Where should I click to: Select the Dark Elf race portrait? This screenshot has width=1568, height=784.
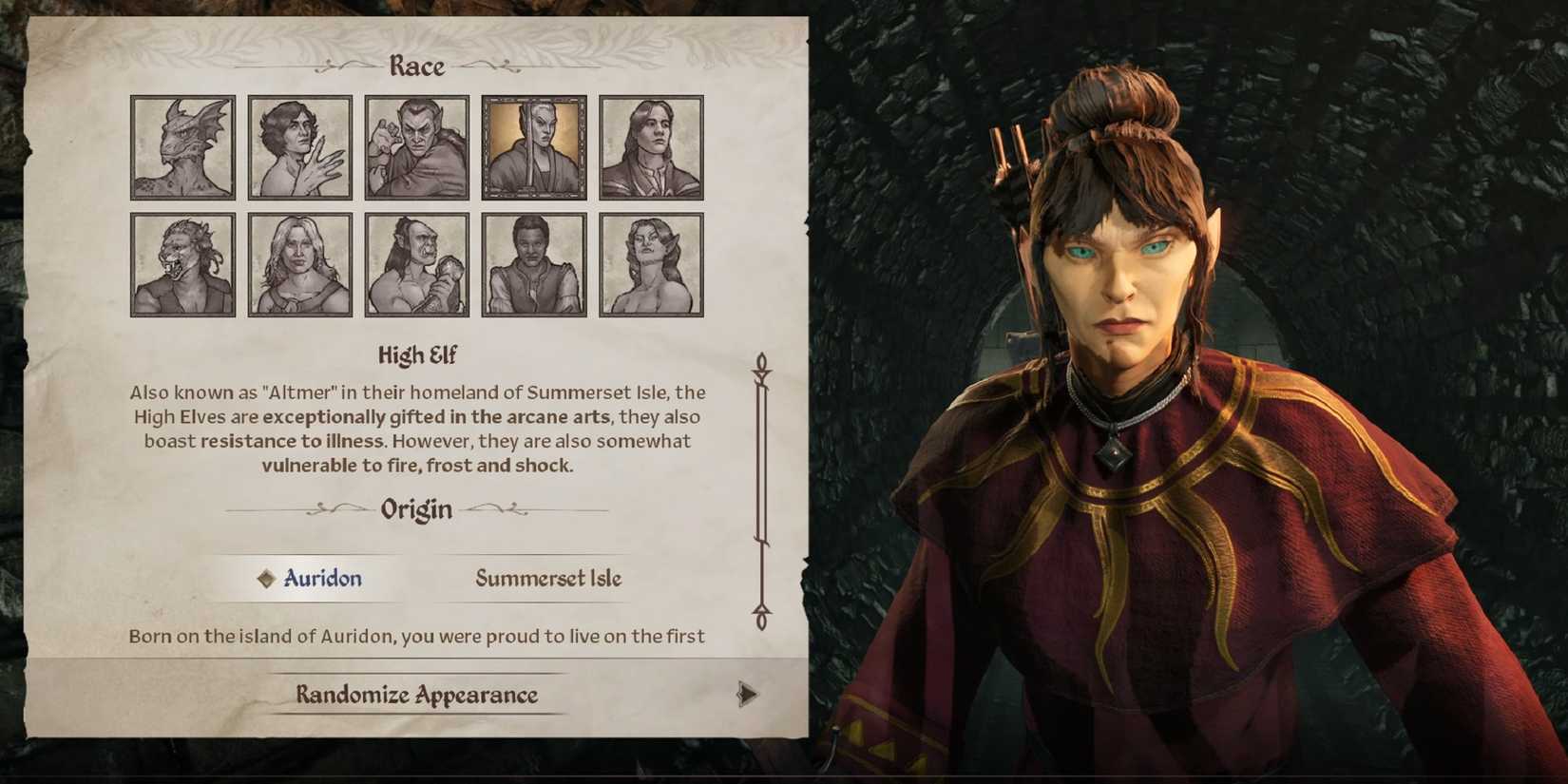[416, 147]
